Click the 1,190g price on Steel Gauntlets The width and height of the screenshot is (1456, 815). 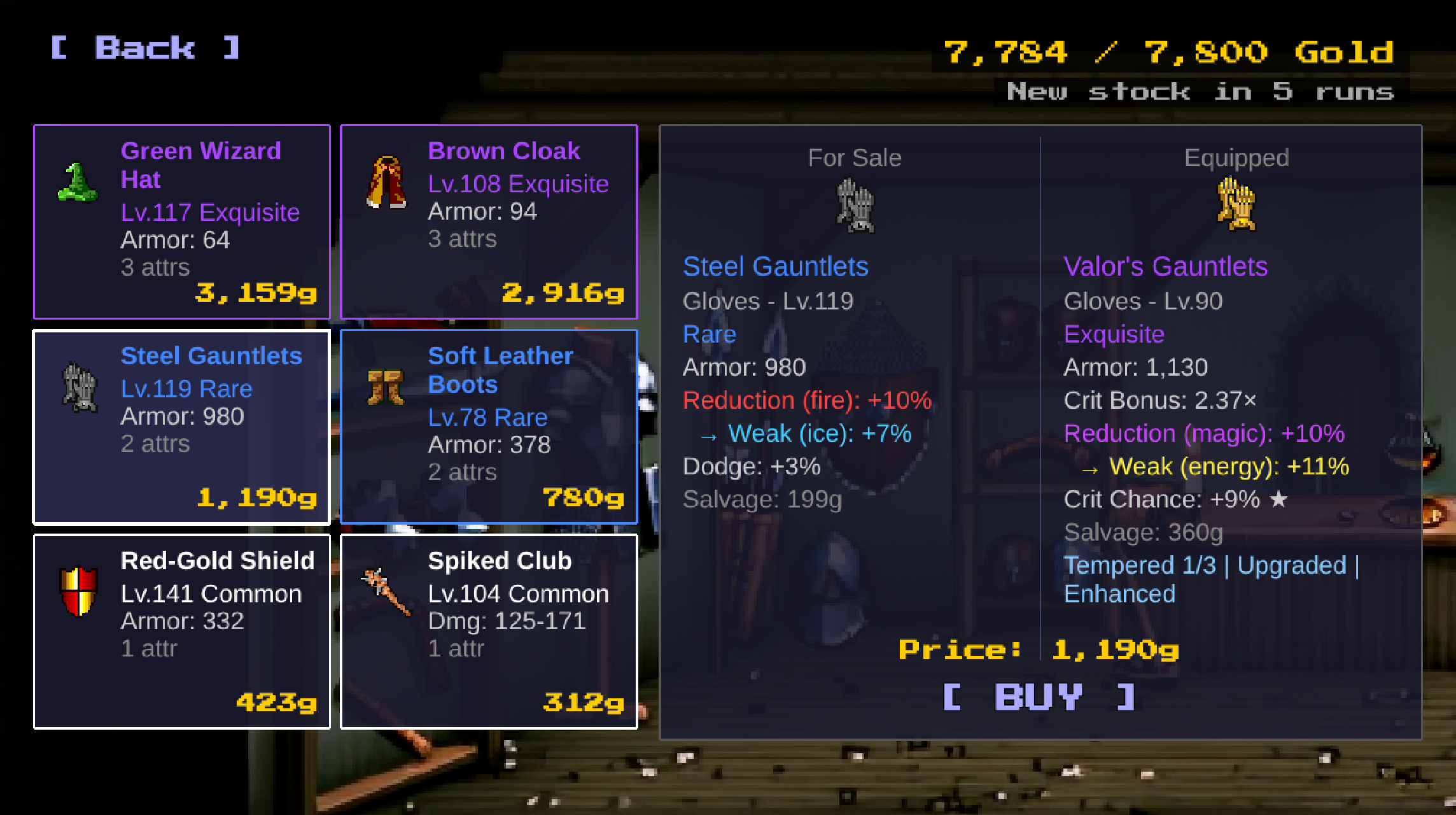[x=257, y=499]
